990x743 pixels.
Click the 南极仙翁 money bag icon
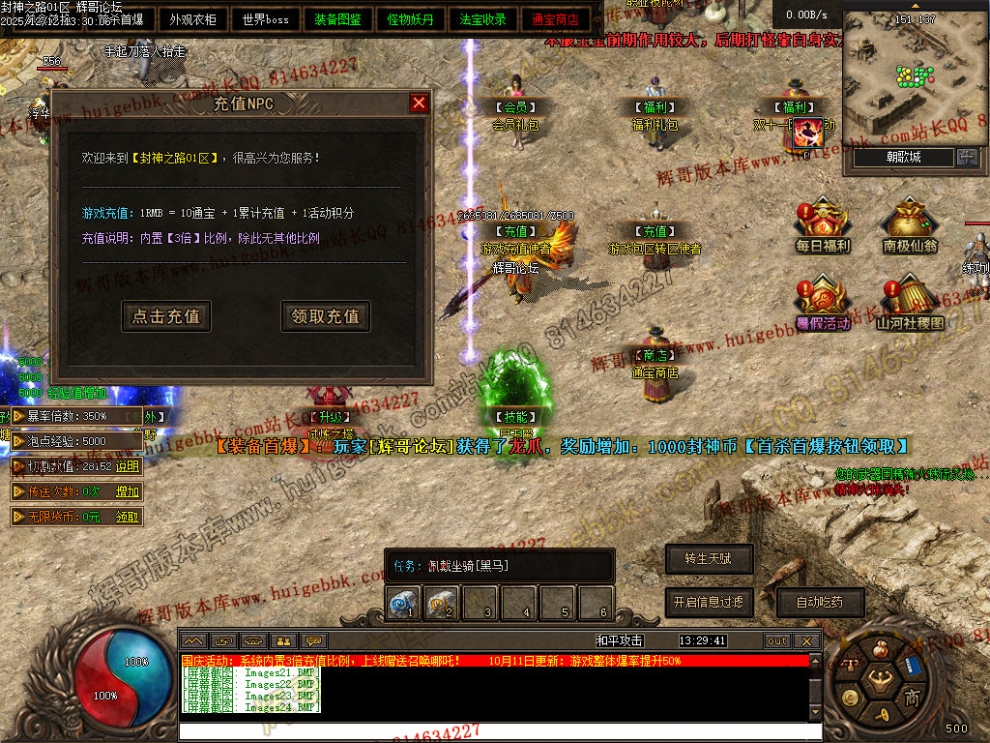pos(909,227)
